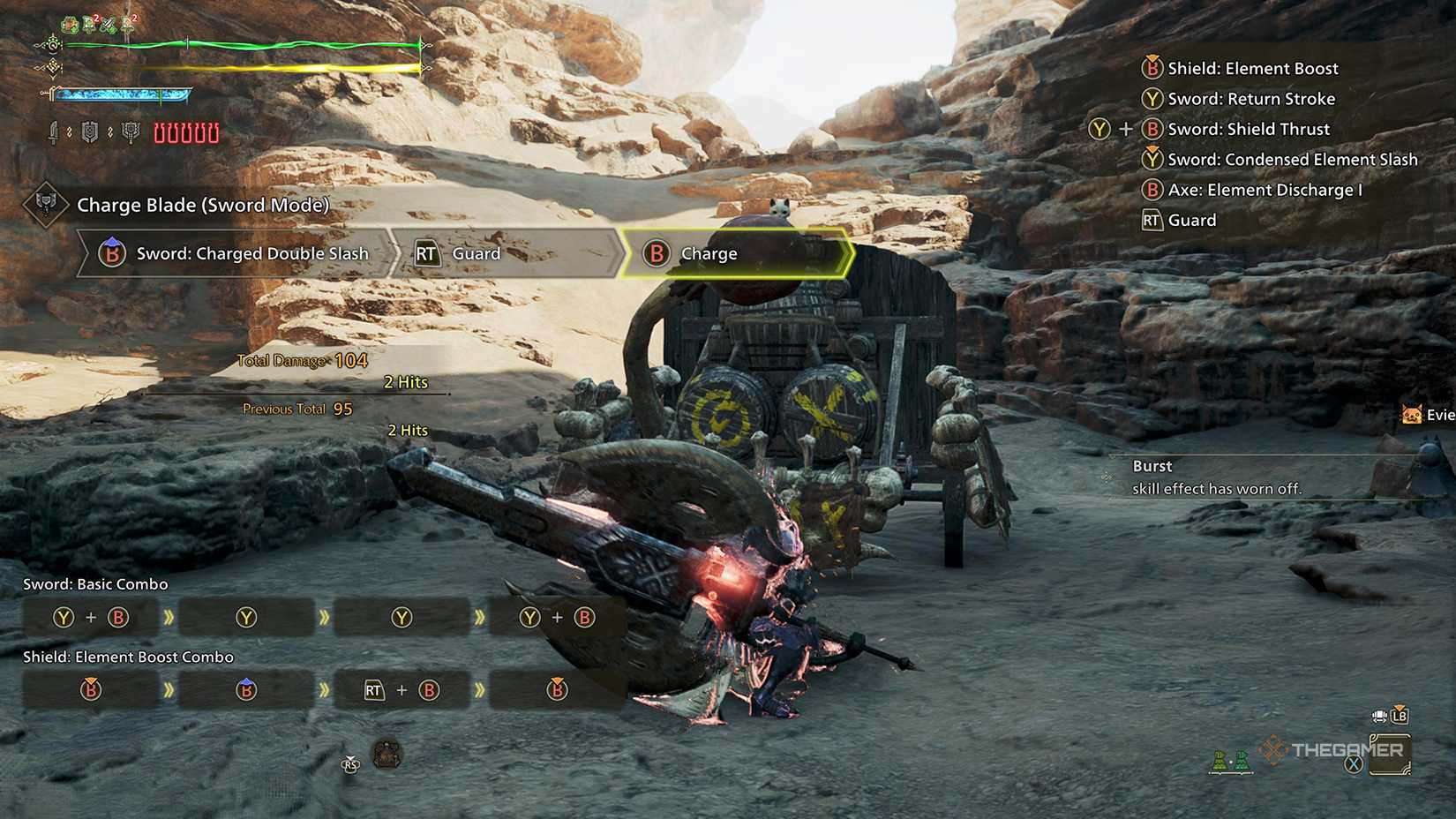This screenshot has height=819, width=1456.
Task: Open the Shield: Element Boost Combo guide
Action: 128,657
